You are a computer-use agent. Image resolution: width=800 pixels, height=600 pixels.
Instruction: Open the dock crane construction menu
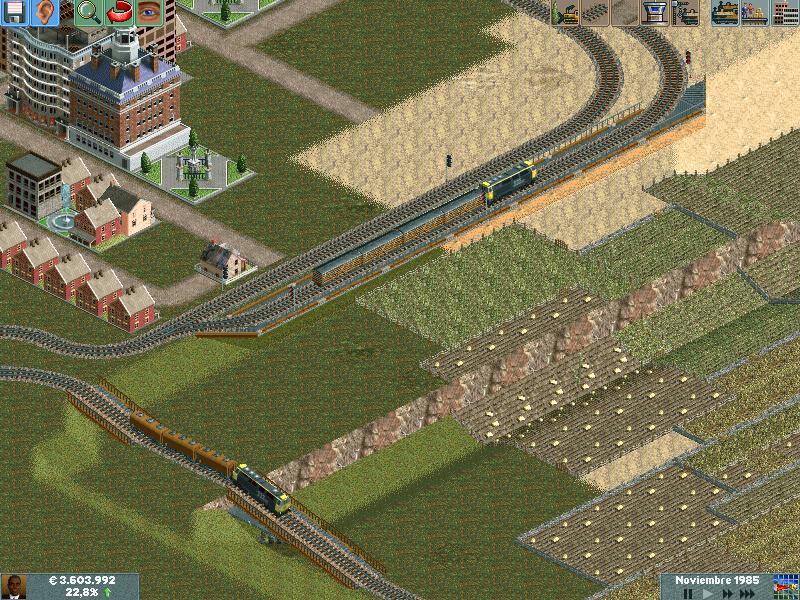686,12
